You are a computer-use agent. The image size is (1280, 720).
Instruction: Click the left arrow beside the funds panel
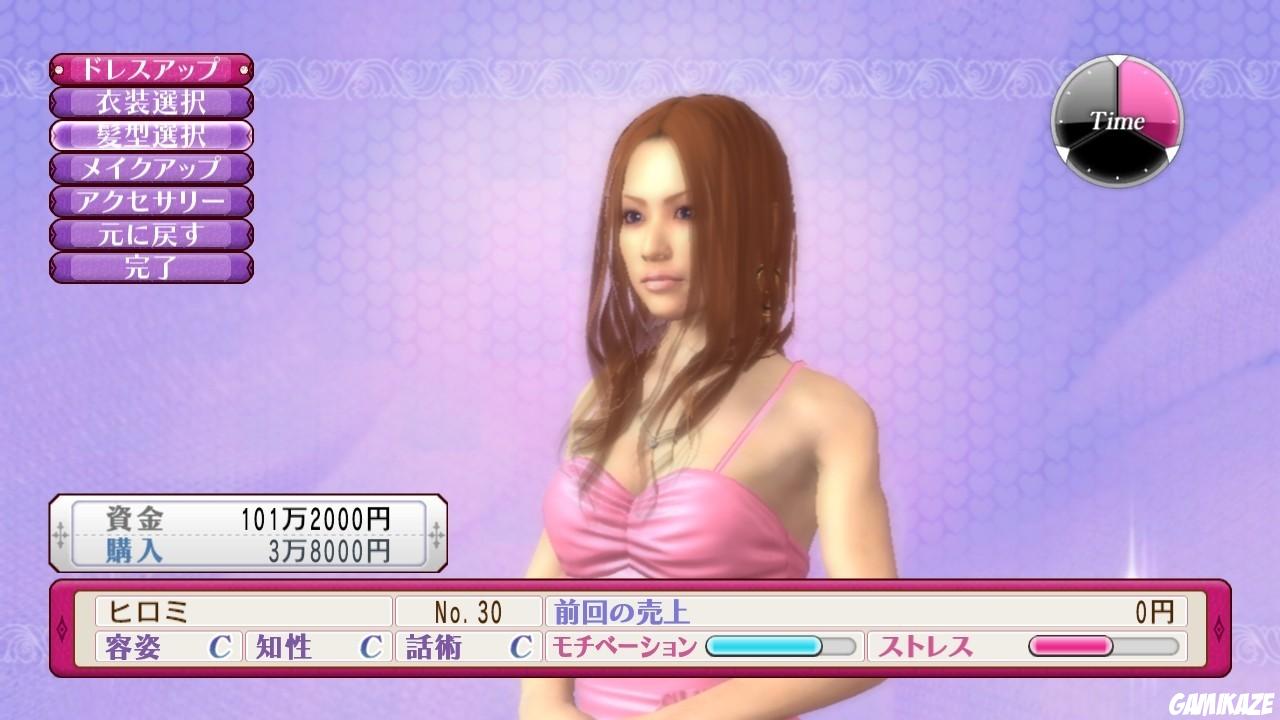coord(58,535)
